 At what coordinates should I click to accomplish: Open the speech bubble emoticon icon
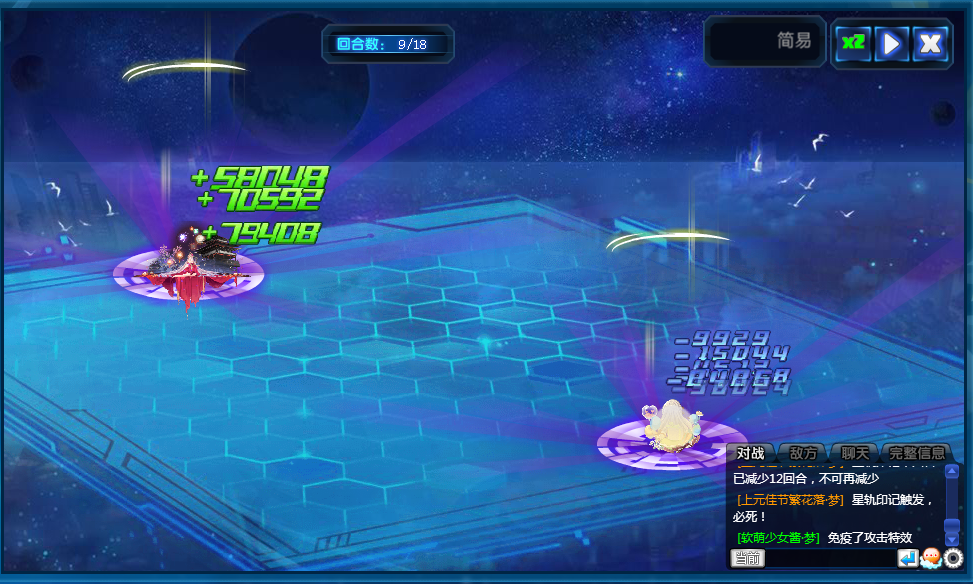(x=930, y=558)
